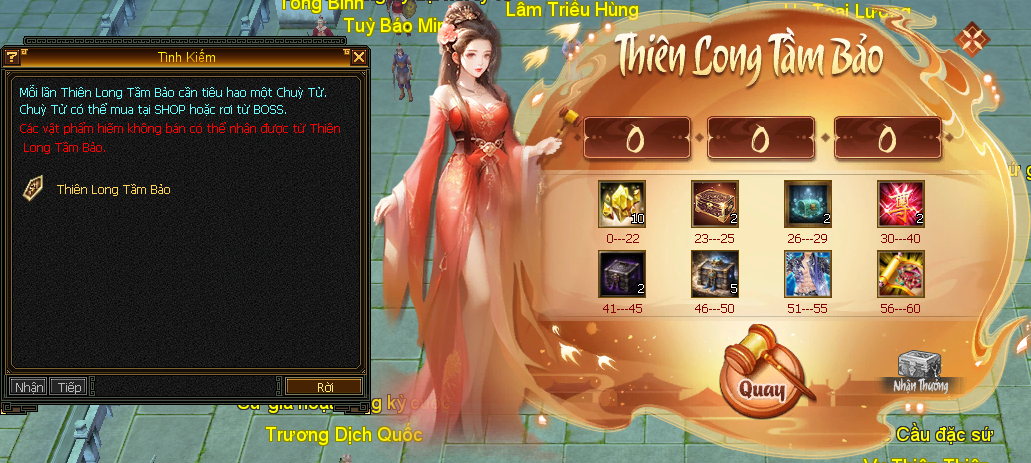Click the Tiếp button in the dialogue
The width and height of the screenshot is (1031, 463).
(69, 387)
